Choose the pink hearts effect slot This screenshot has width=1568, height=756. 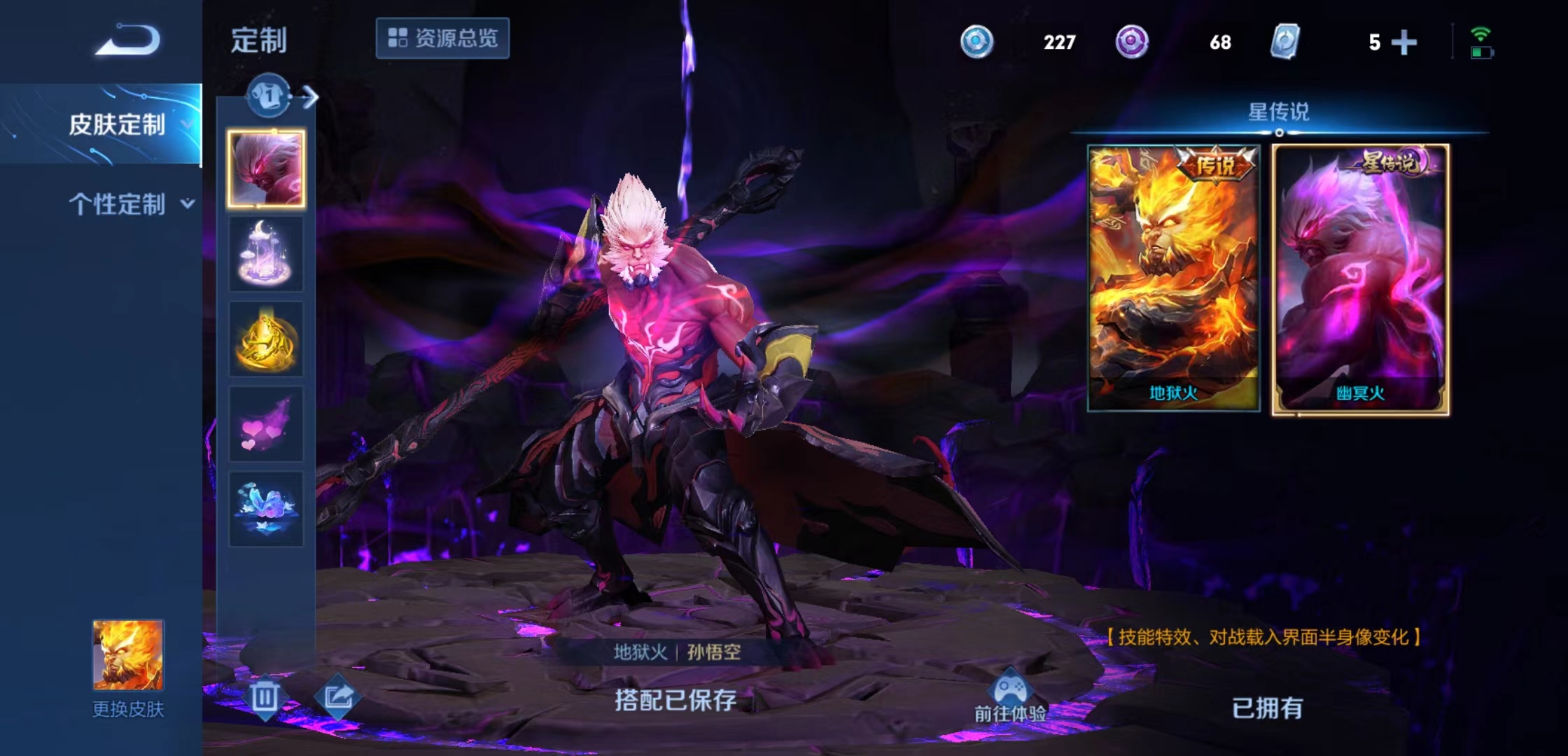(266, 425)
